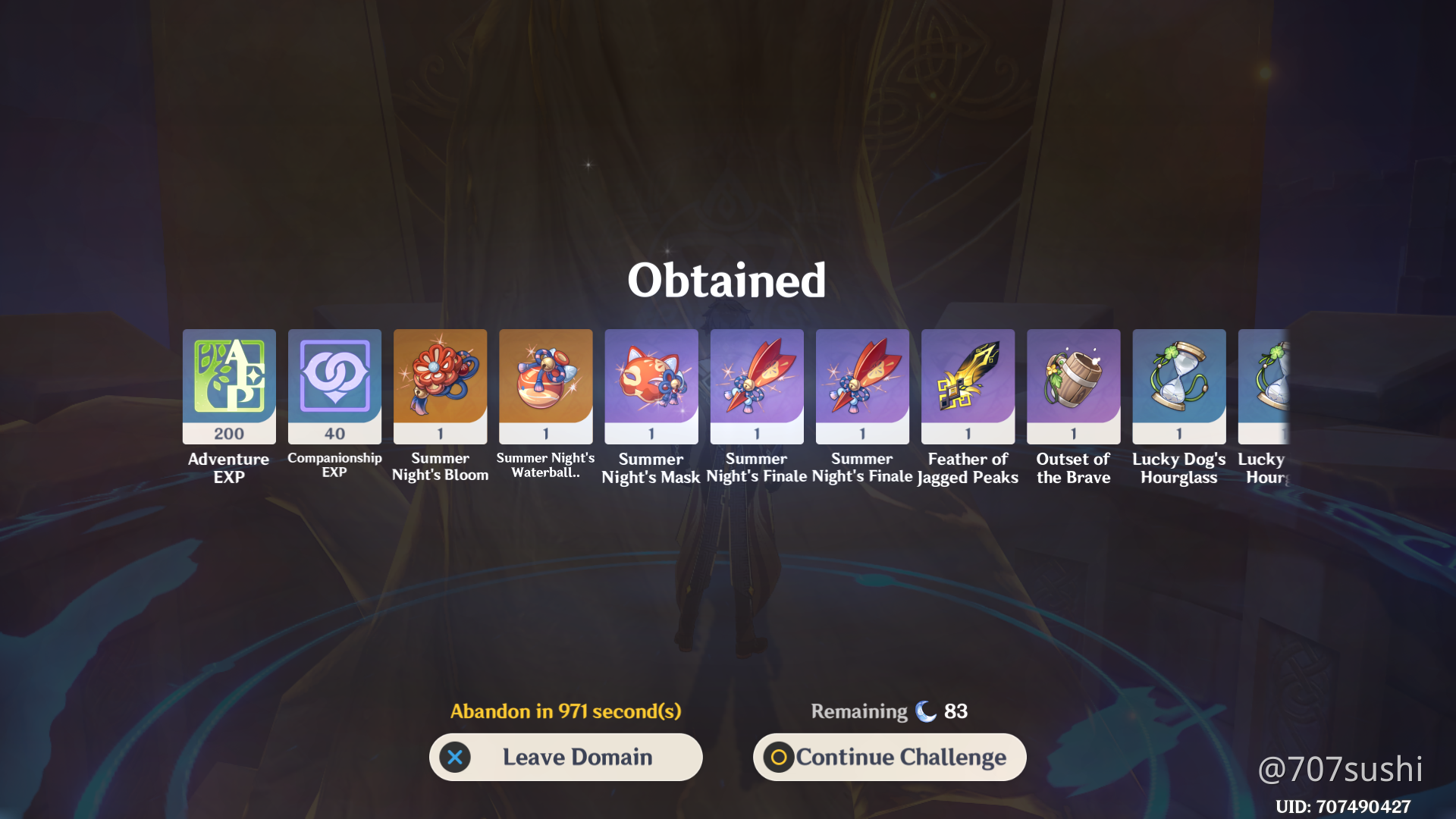Select the Summer Night's Mask artifact
1456x819 pixels.
(651, 386)
